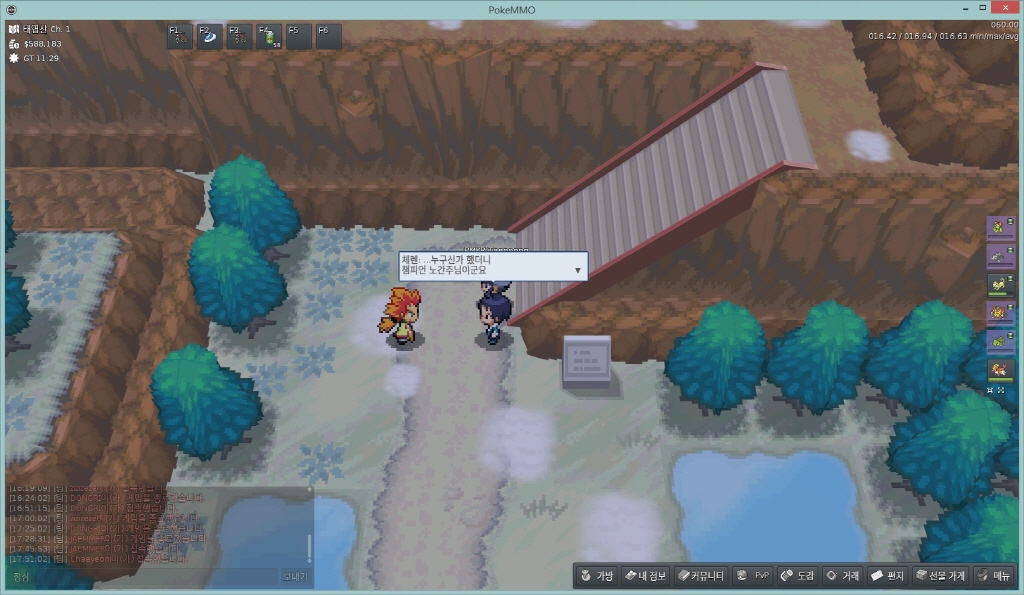This screenshot has width=1024, height=595.
Task: Open the 메뉴 main menu
Action: (994, 576)
